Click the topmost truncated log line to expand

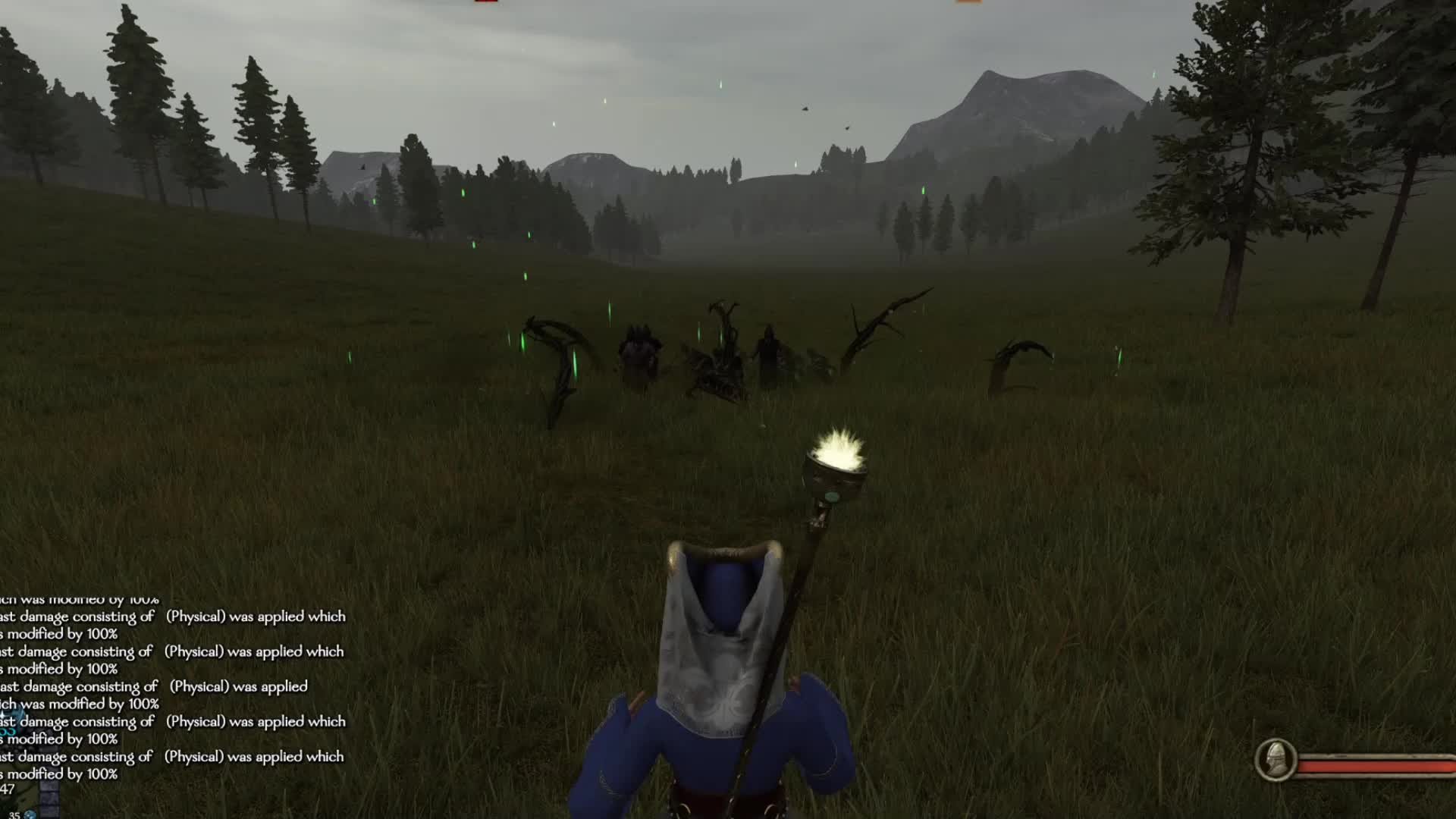pos(80,599)
